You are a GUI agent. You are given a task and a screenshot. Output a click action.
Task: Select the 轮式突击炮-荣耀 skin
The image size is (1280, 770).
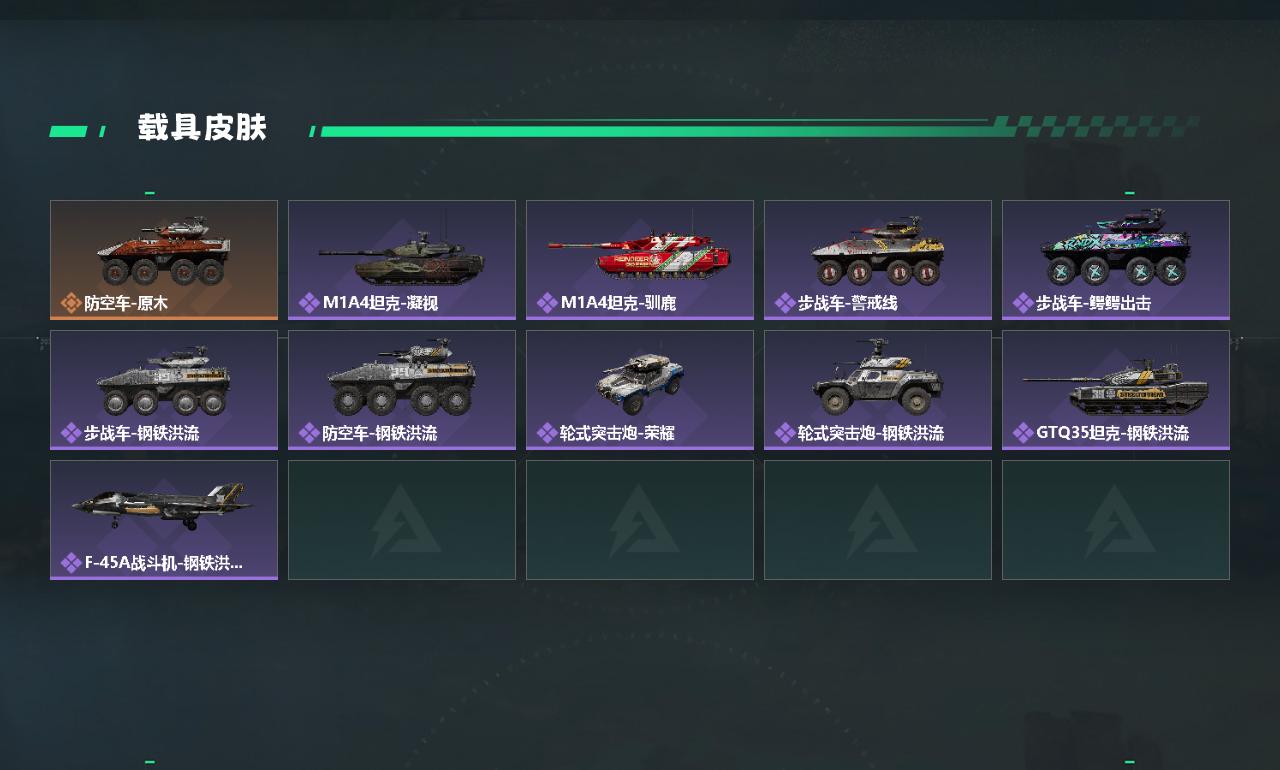640,389
